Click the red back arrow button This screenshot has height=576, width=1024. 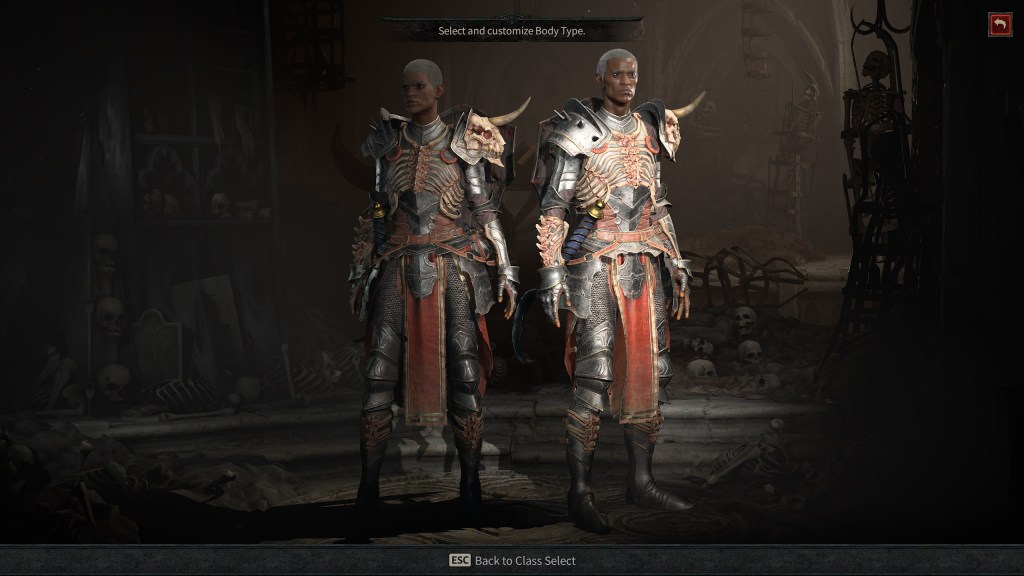point(999,25)
